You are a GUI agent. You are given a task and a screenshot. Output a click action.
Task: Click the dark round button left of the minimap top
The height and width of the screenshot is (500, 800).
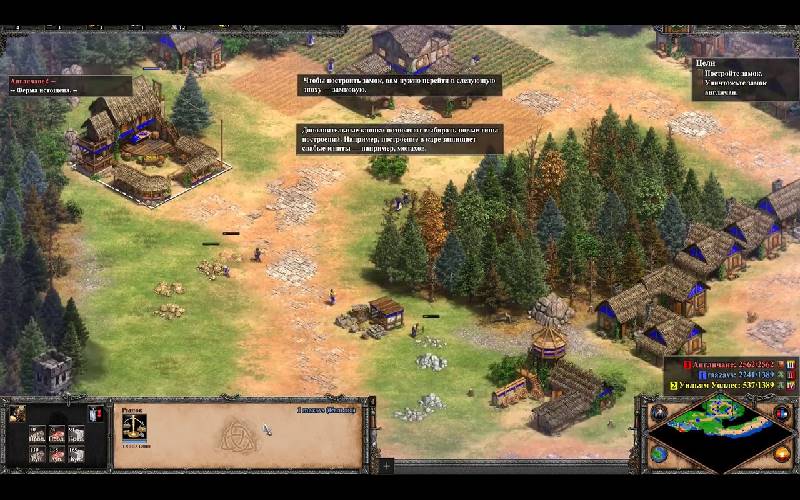(x=659, y=413)
